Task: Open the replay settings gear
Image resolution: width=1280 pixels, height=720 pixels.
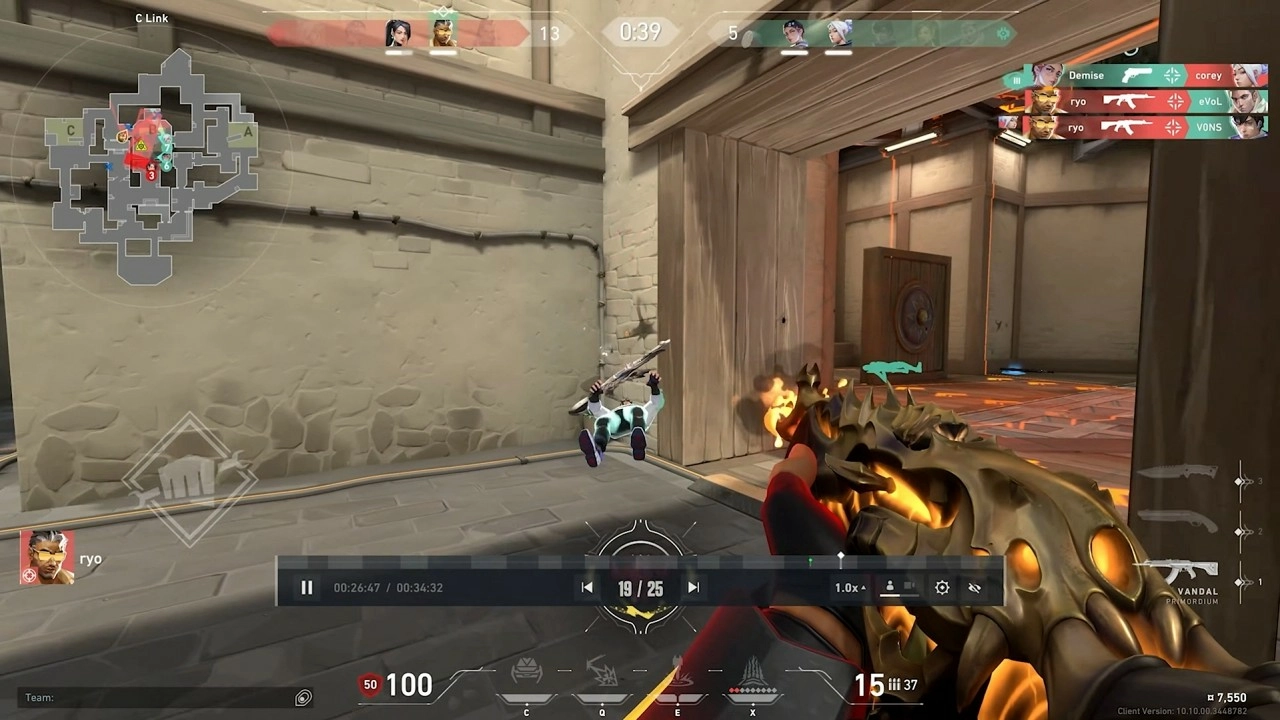Action: (942, 588)
